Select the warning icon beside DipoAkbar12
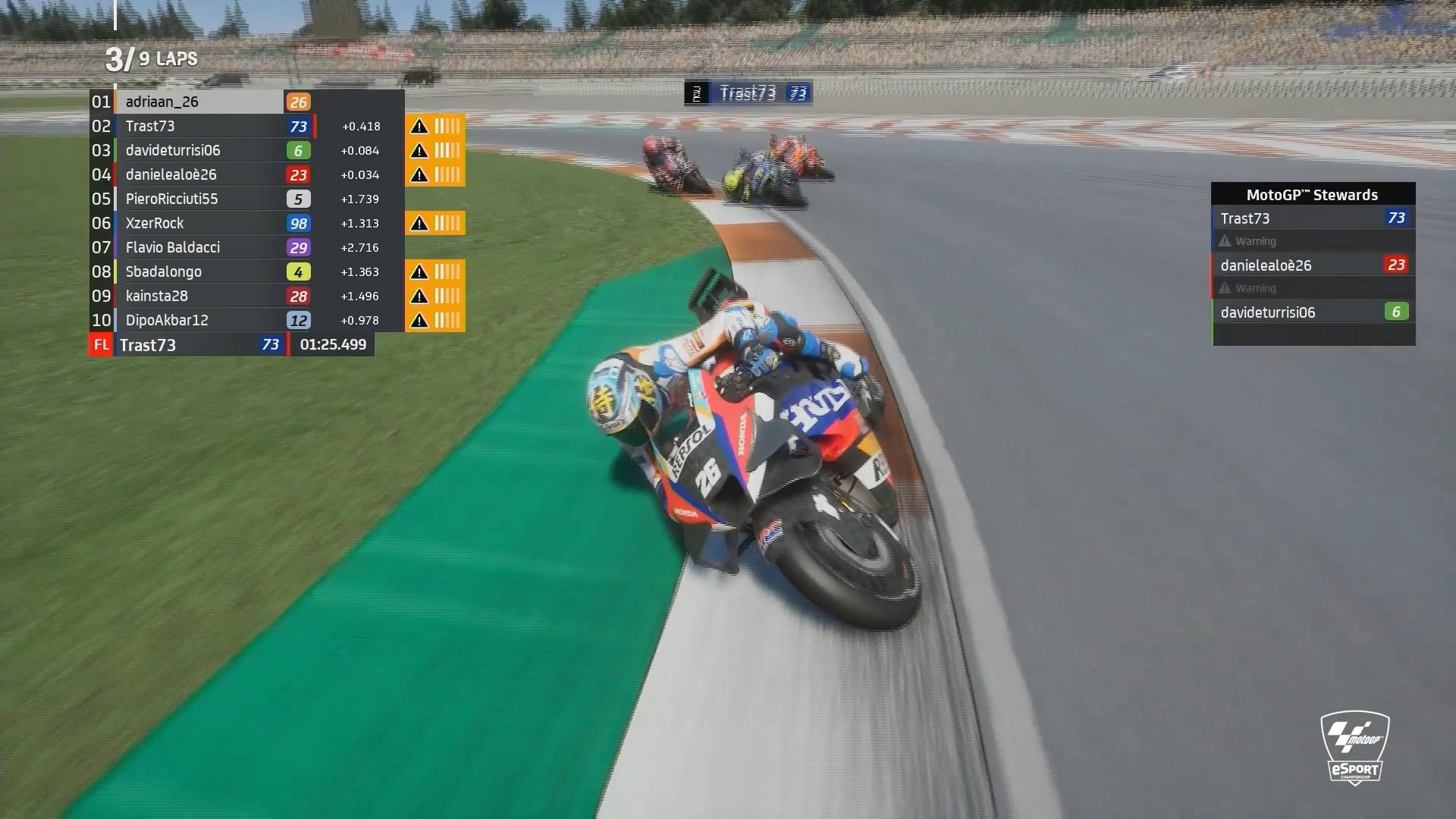The height and width of the screenshot is (819, 1456). pos(418,320)
